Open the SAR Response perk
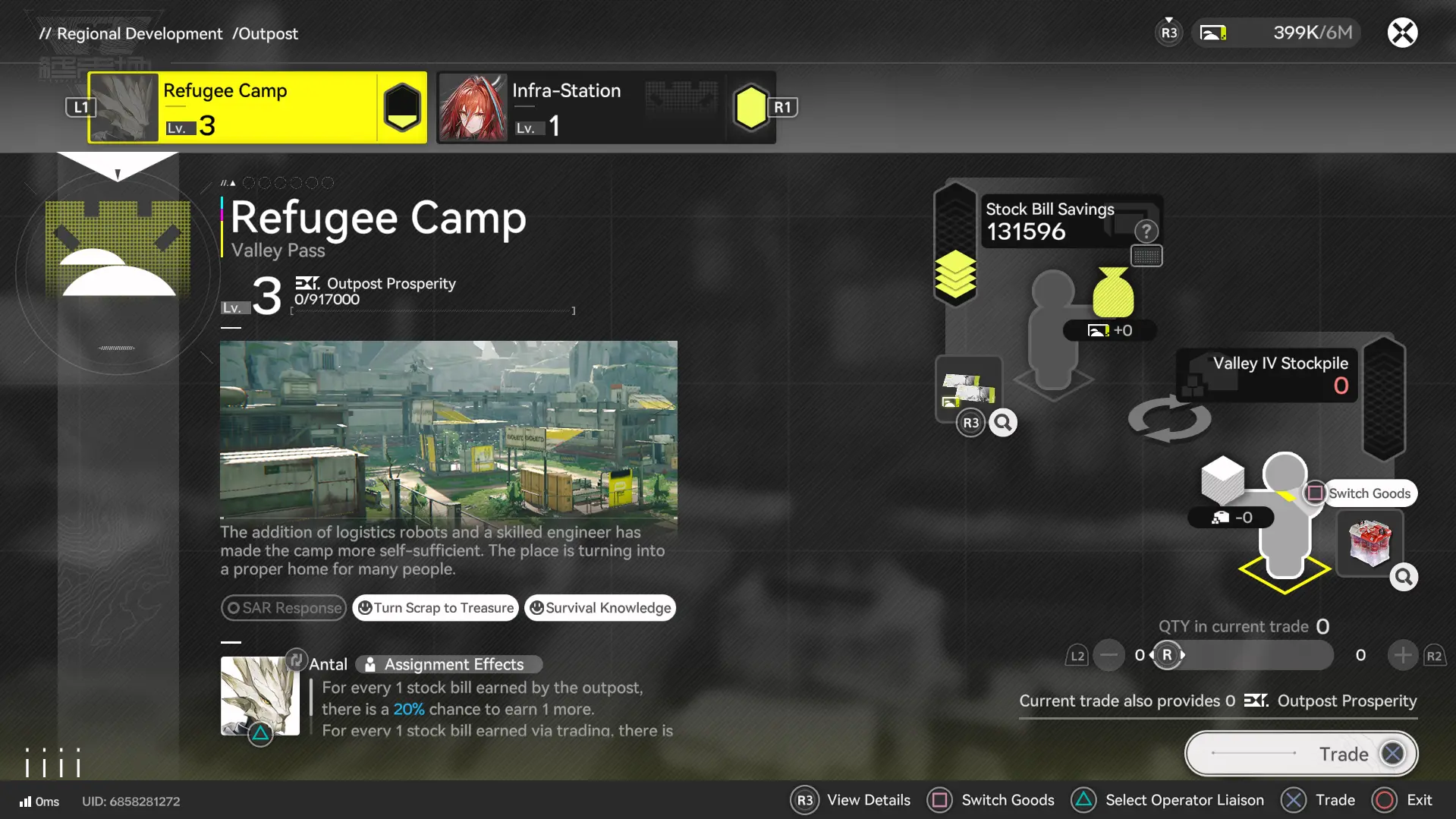This screenshot has height=819, width=1456. pyautogui.click(x=284, y=608)
